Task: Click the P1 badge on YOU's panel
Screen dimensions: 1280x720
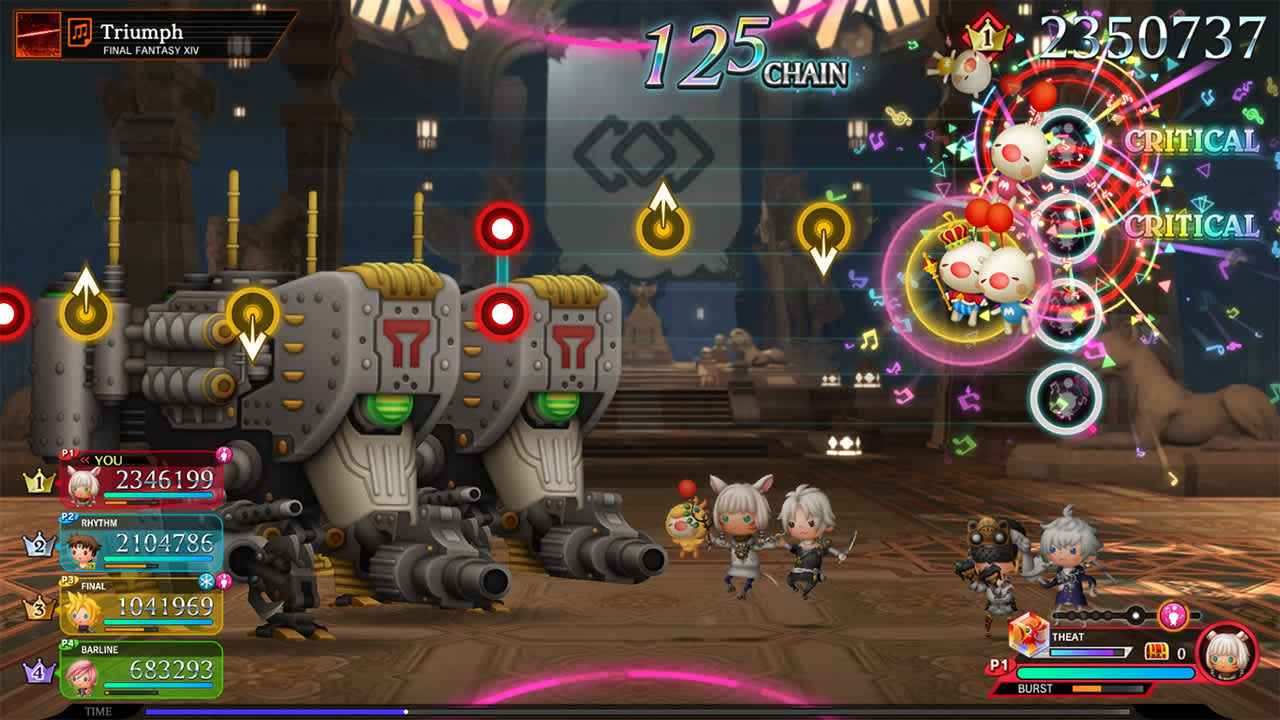Action: coord(68,452)
